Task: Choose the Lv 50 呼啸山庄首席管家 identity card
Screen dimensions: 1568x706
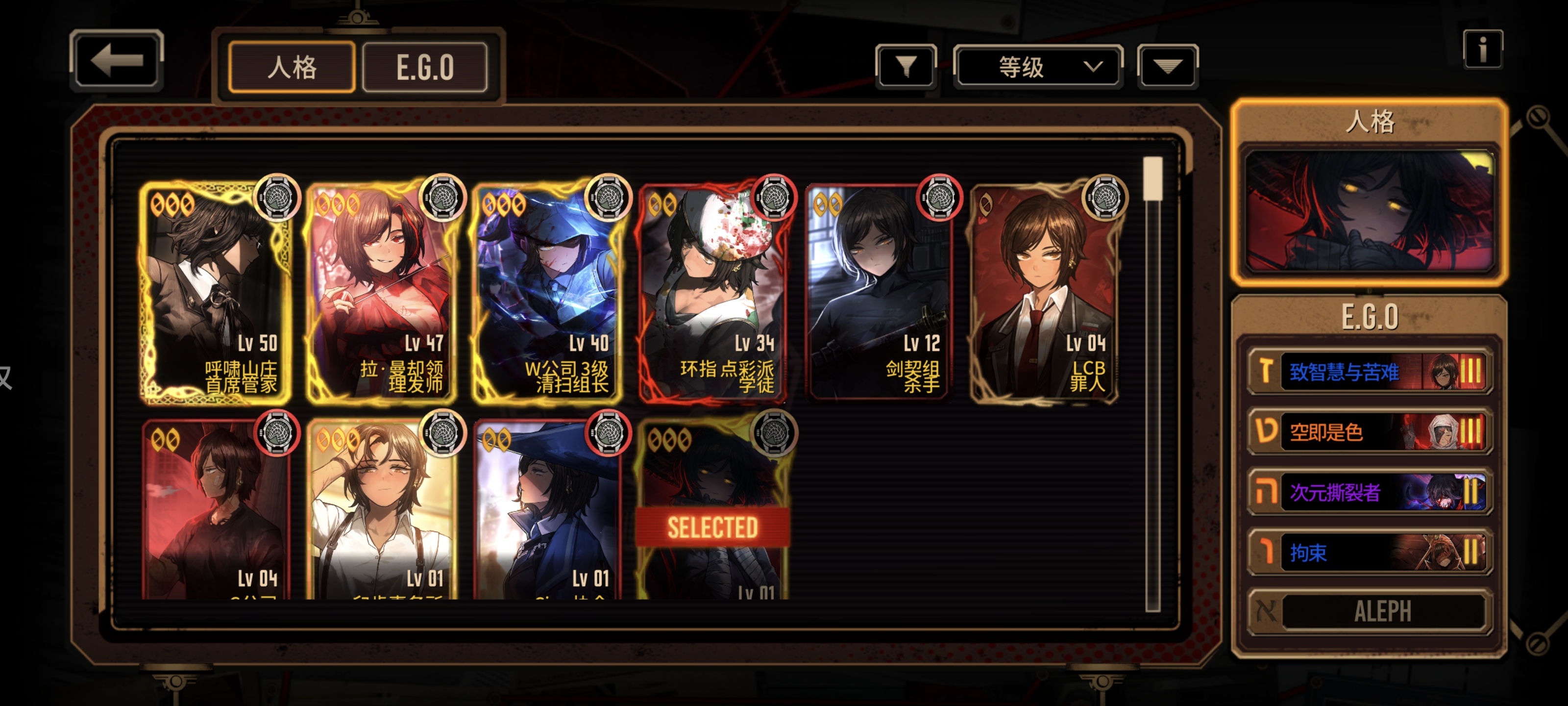Action: (216, 292)
